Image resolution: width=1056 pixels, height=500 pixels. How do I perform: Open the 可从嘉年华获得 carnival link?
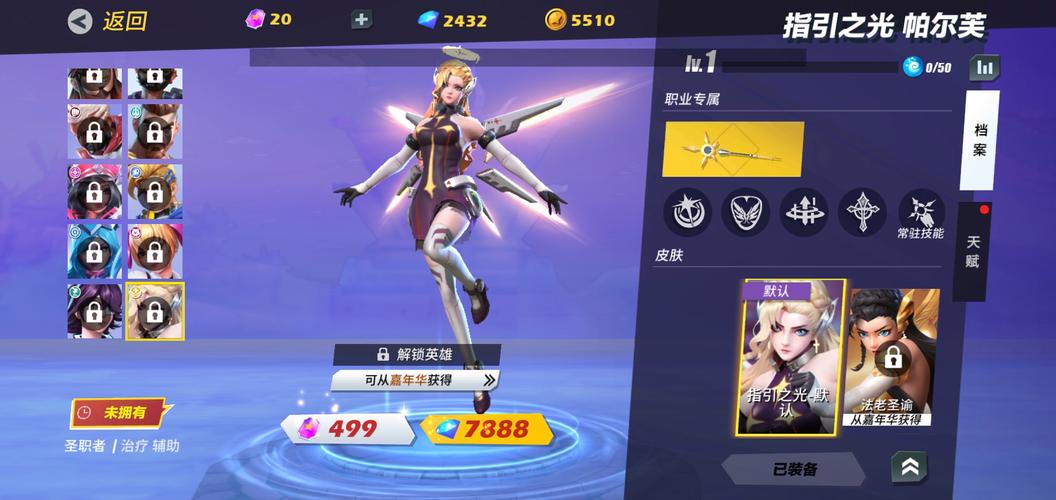pyautogui.click(x=415, y=380)
